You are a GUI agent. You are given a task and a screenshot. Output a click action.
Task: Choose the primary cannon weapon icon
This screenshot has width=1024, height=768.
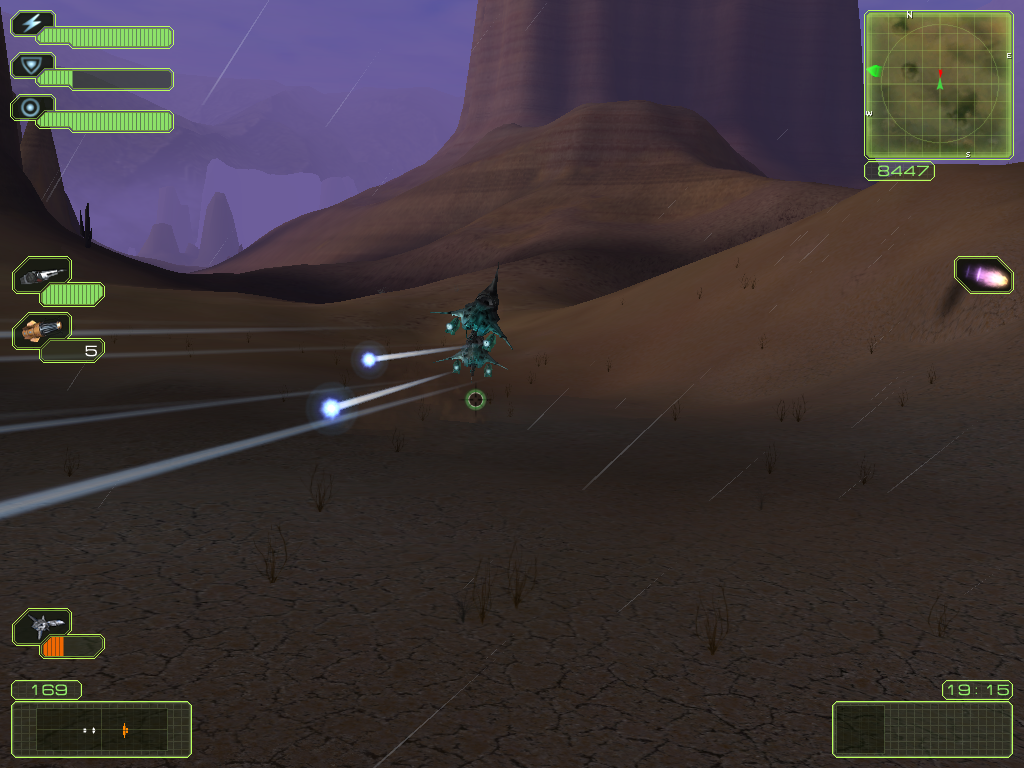click(42, 274)
